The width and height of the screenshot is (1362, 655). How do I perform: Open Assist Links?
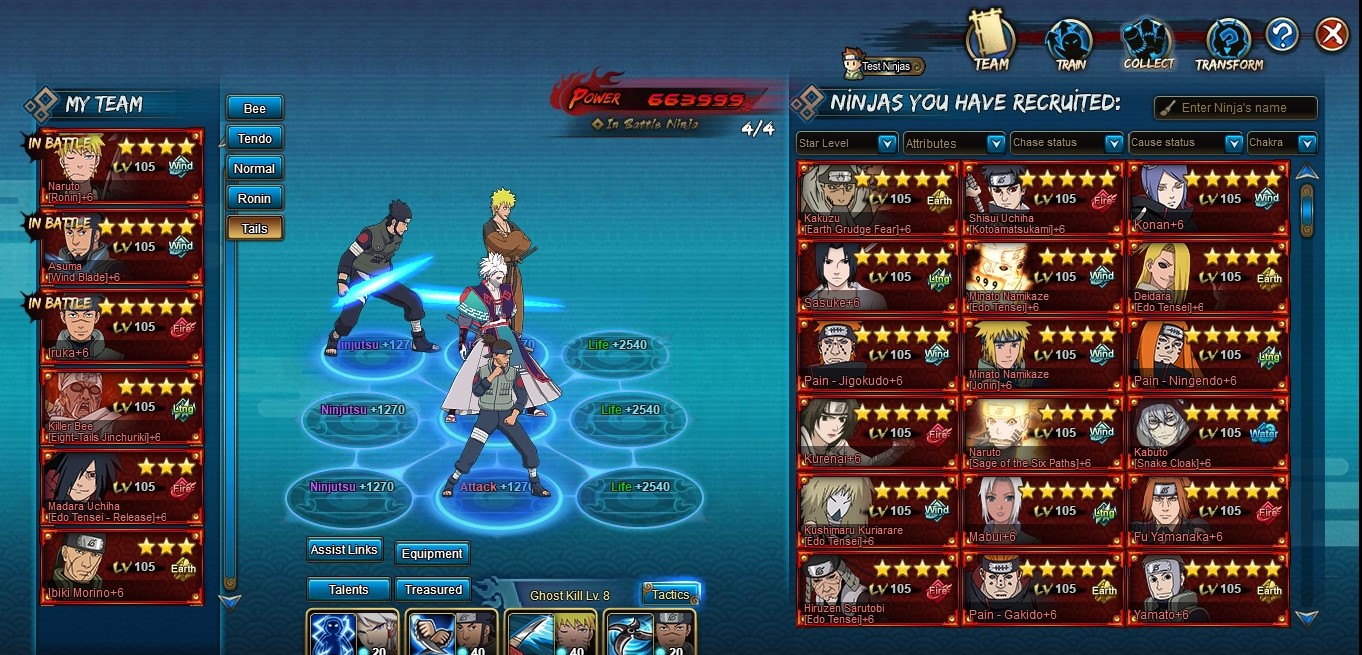[x=344, y=550]
